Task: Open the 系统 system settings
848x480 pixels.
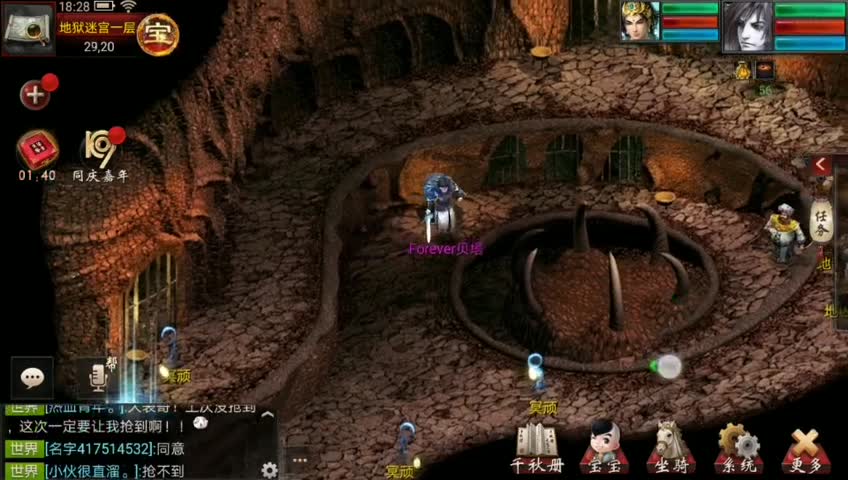Action: coord(737,447)
